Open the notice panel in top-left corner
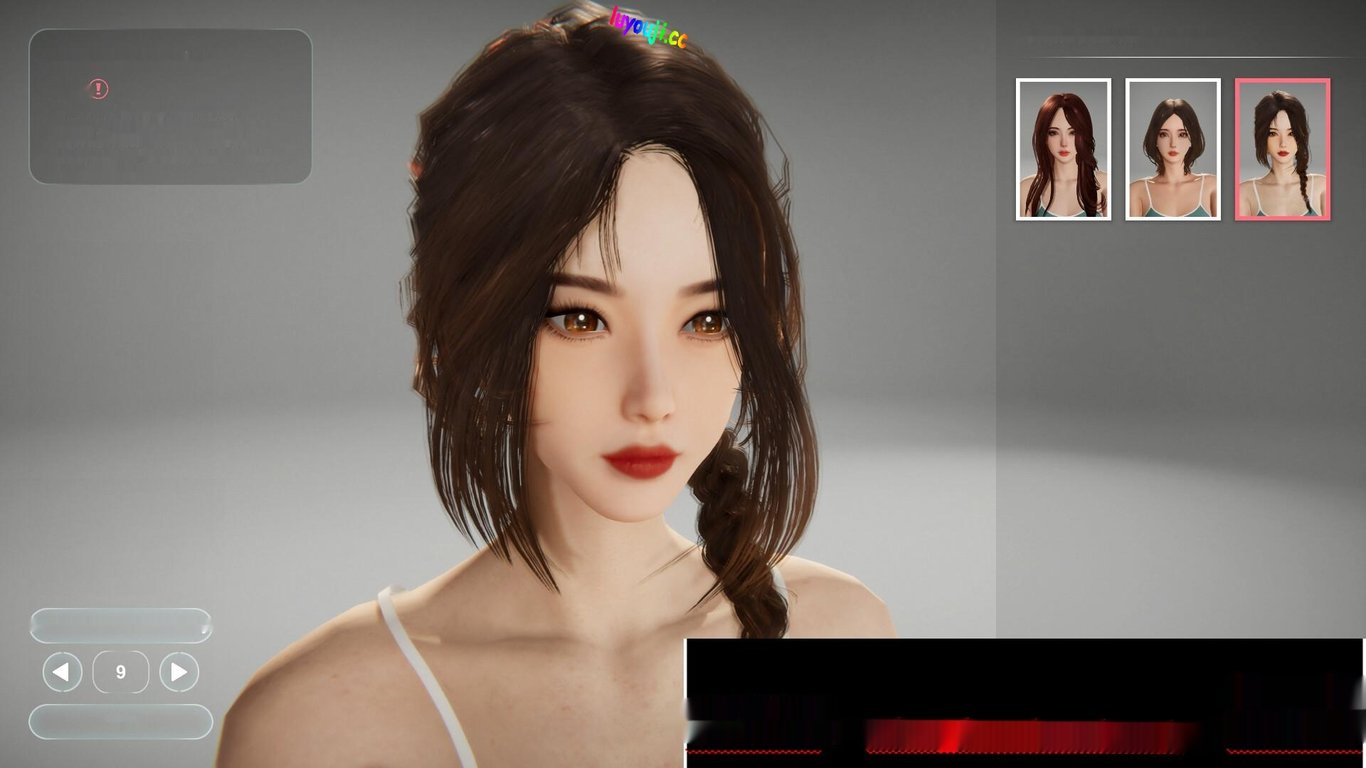Image resolution: width=1366 pixels, height=768 pixels. [170, 107]
